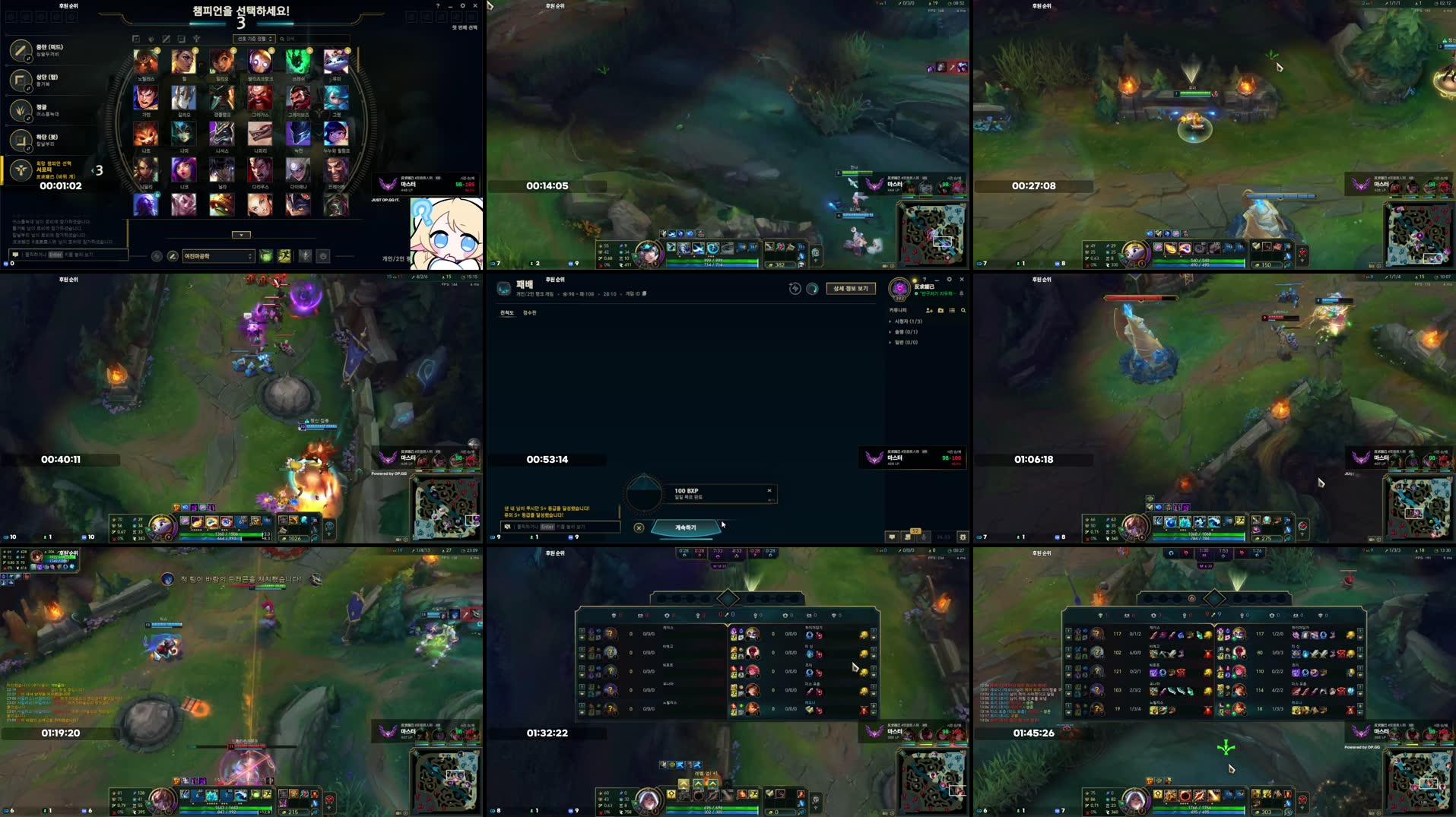This screenshot has height=817, width=1456.
Task: Click the add-friend icon in the social panel
Action: 929,311
